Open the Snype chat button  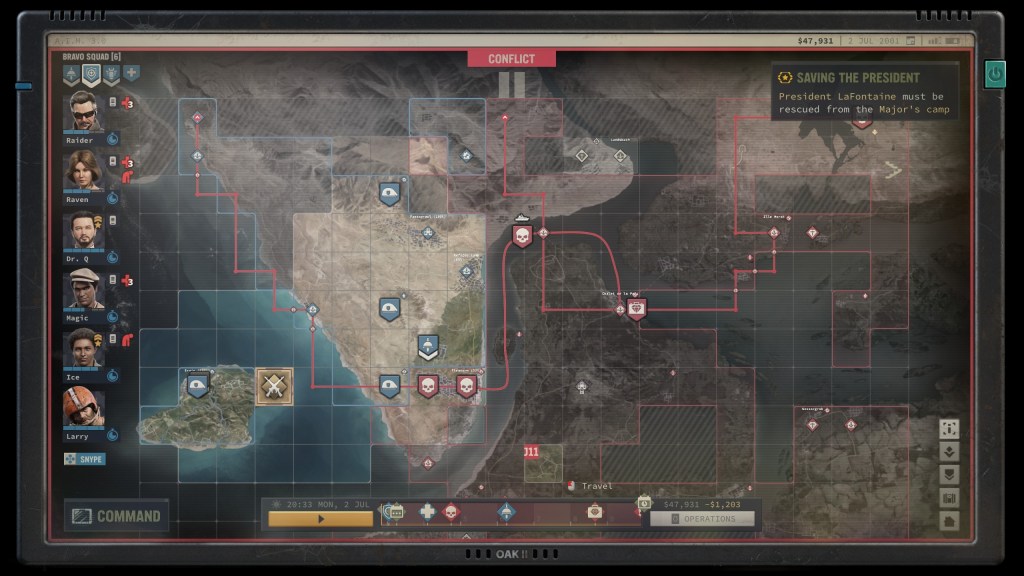point(85,459)
